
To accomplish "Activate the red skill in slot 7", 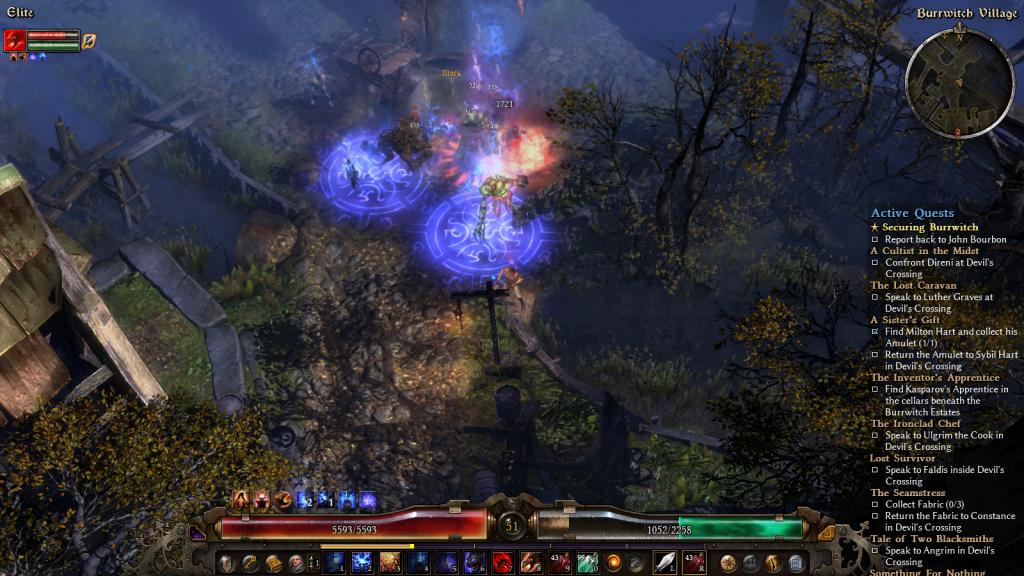I will 502,562.
